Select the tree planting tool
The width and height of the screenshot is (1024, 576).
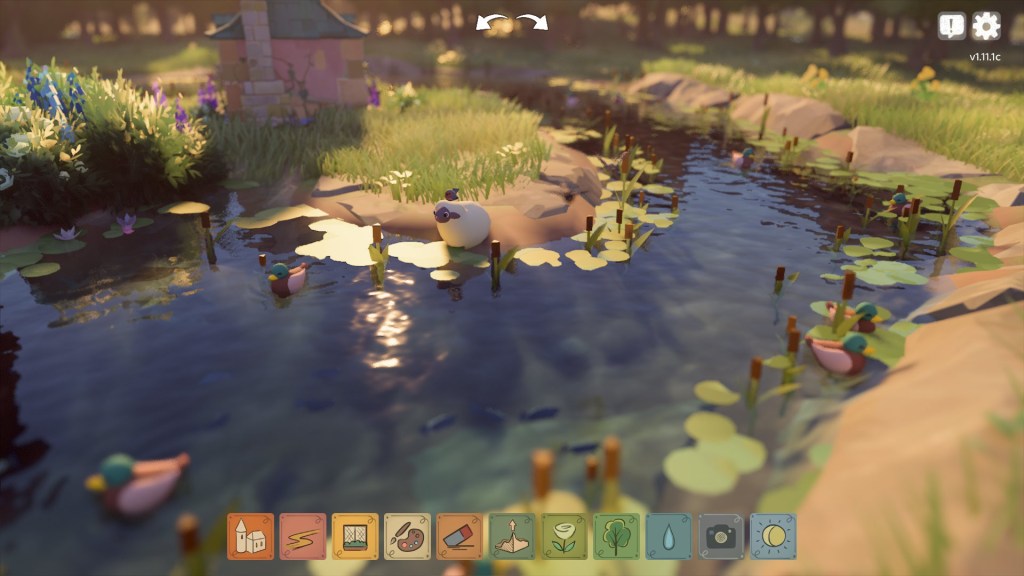617,537
